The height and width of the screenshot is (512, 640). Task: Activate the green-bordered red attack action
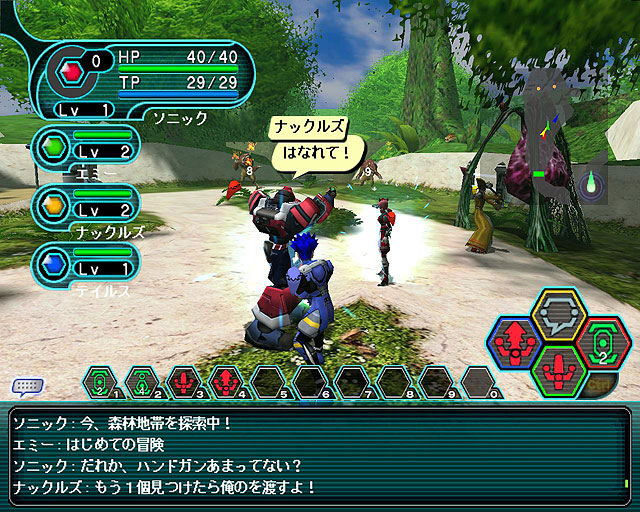point(557,372)
